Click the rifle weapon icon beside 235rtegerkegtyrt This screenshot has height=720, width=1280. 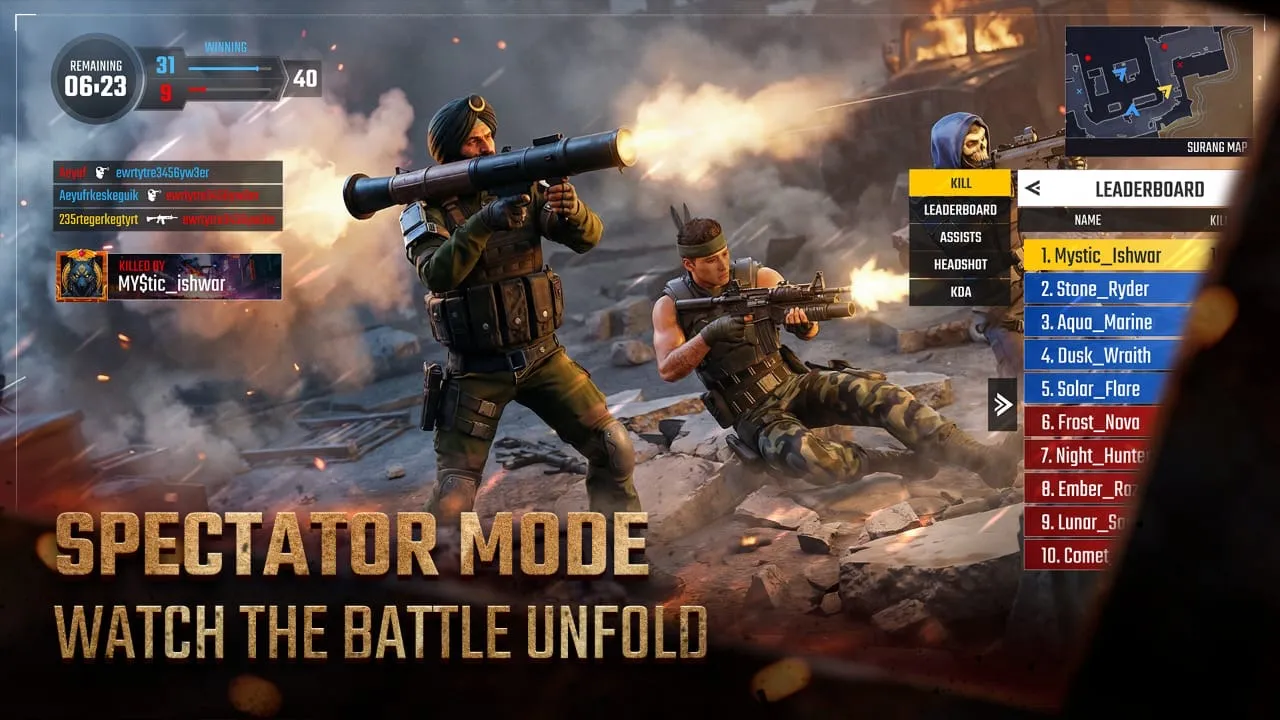click(162, 220)
